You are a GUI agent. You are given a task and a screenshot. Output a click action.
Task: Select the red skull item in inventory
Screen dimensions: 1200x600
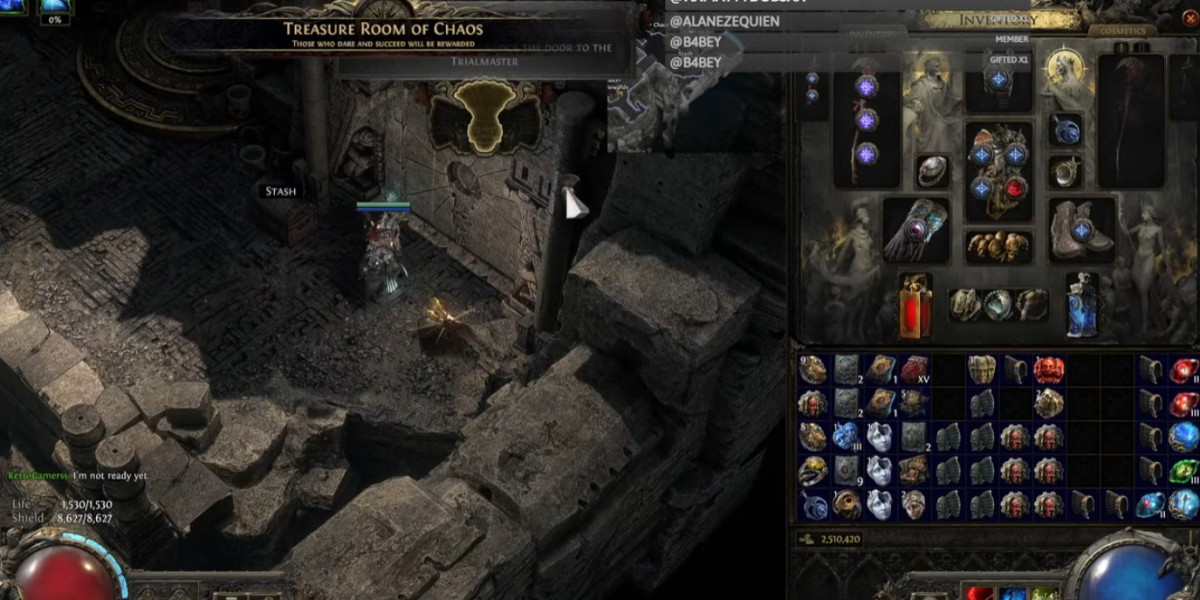point(1048,371)
